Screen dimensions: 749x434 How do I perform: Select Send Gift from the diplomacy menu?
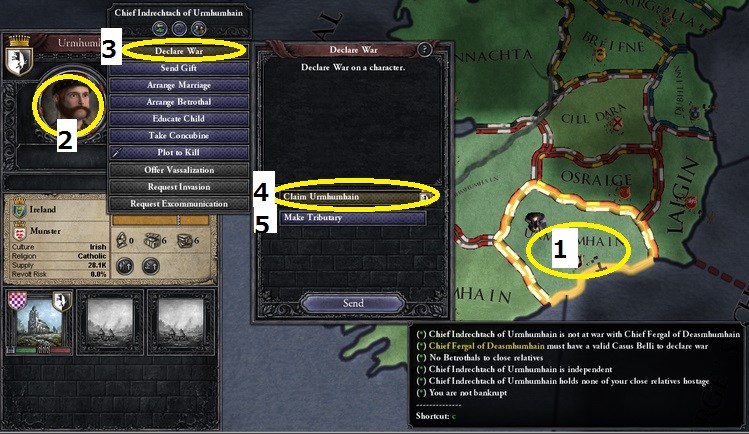click(179, 67)
